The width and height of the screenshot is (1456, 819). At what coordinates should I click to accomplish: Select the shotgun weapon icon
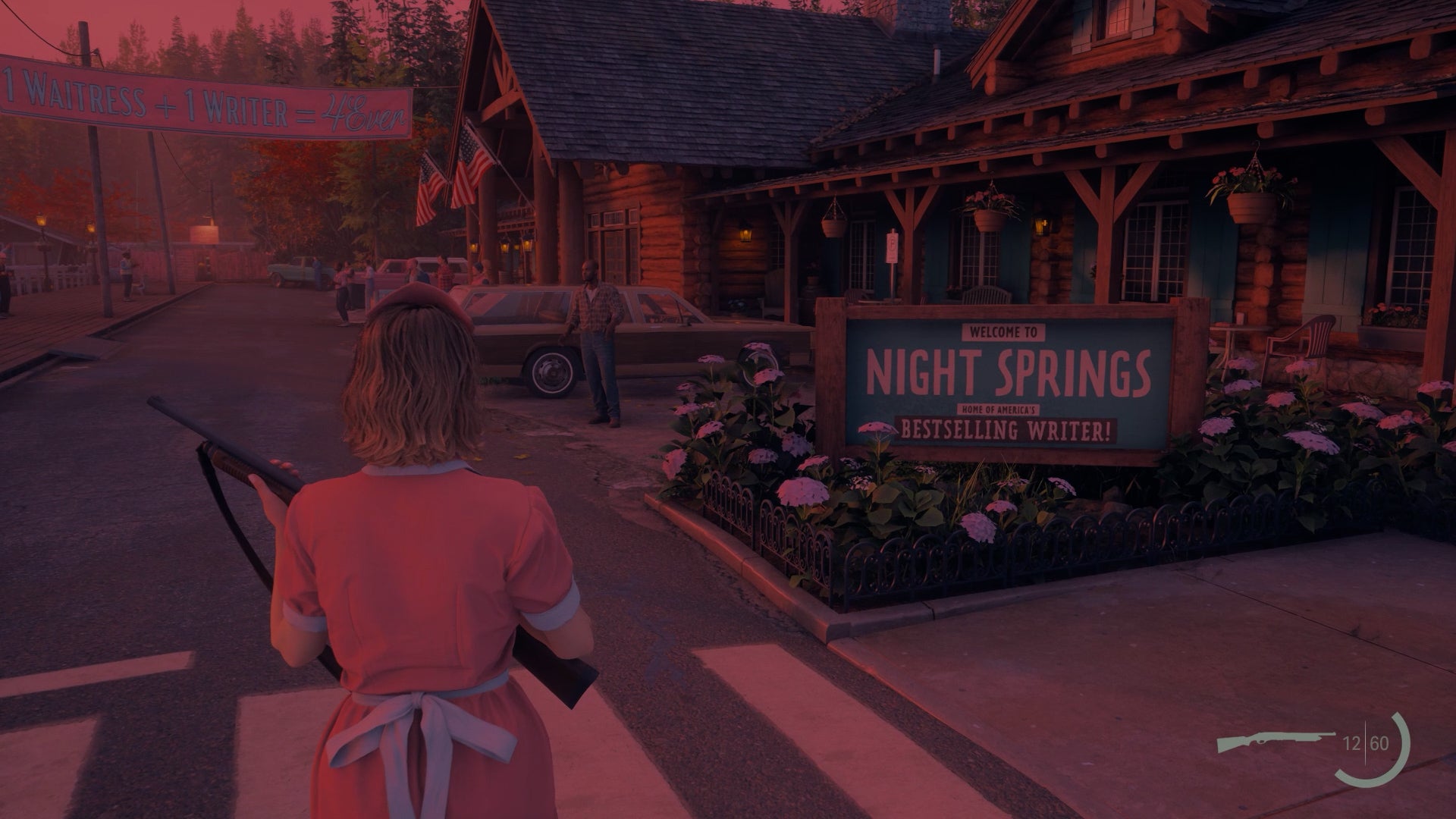1276,742
